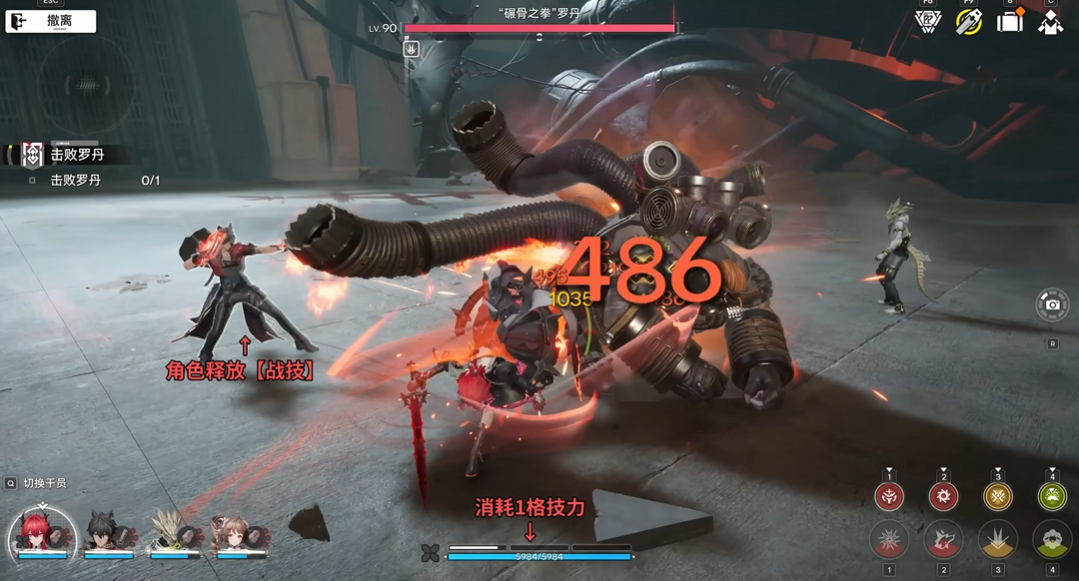The height and width of the screenshot is (581, 1079).
Task: Activate the red horned-mask combo skill
Action: pyautogui.click(x=889, y=495)
